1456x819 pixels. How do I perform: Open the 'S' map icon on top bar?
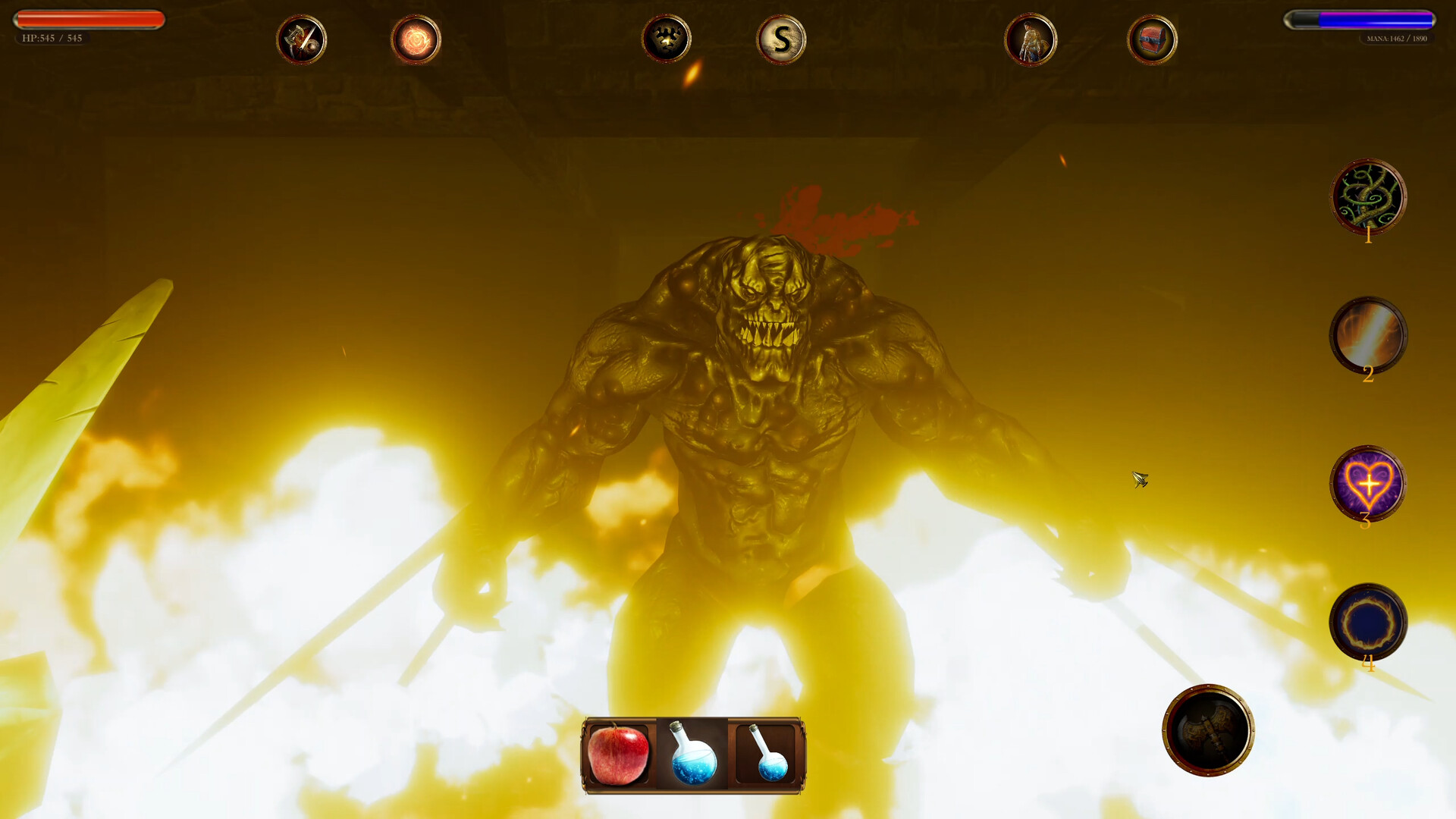780,39
